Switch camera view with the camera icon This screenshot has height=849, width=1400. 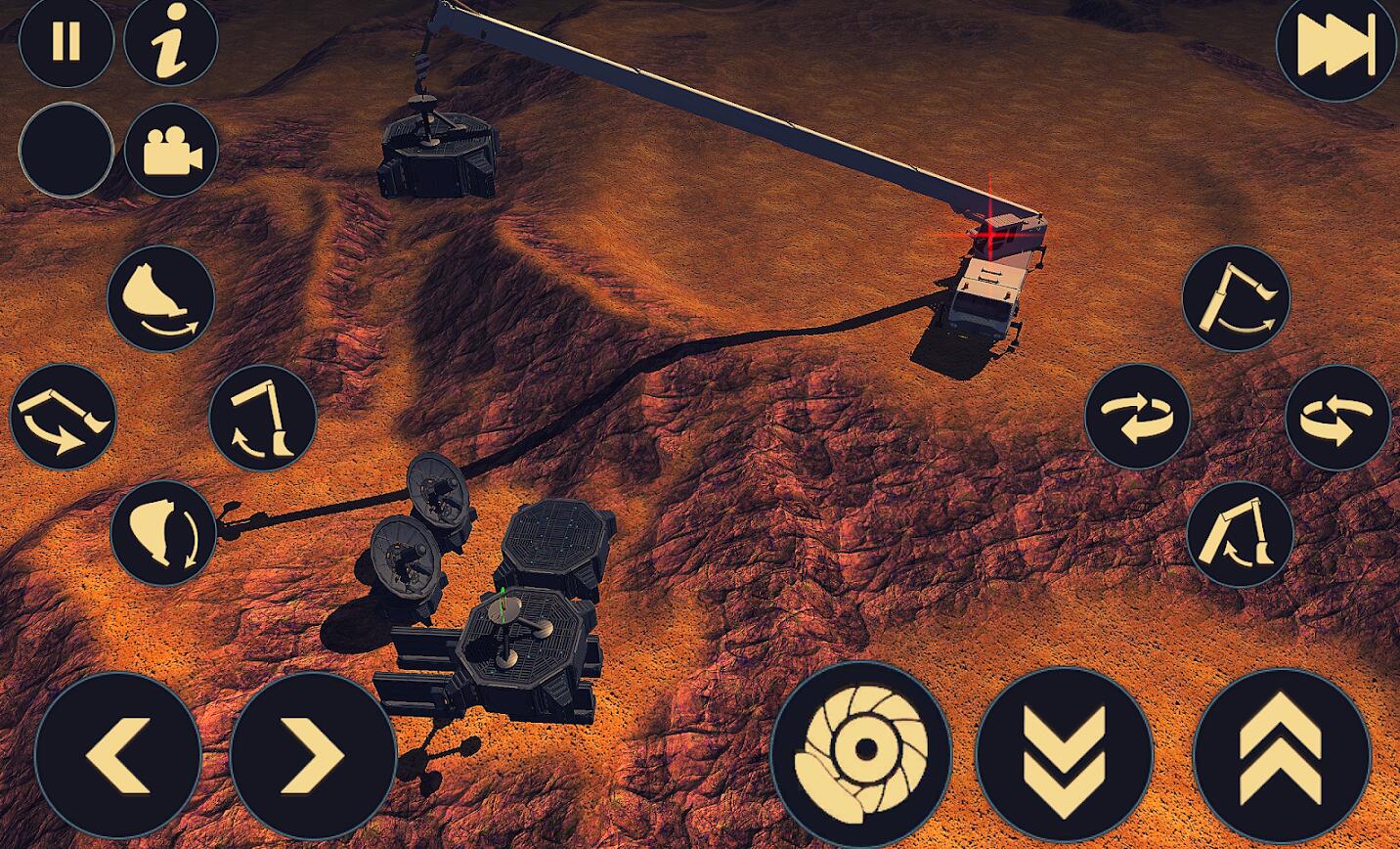(x=171, y=152)
